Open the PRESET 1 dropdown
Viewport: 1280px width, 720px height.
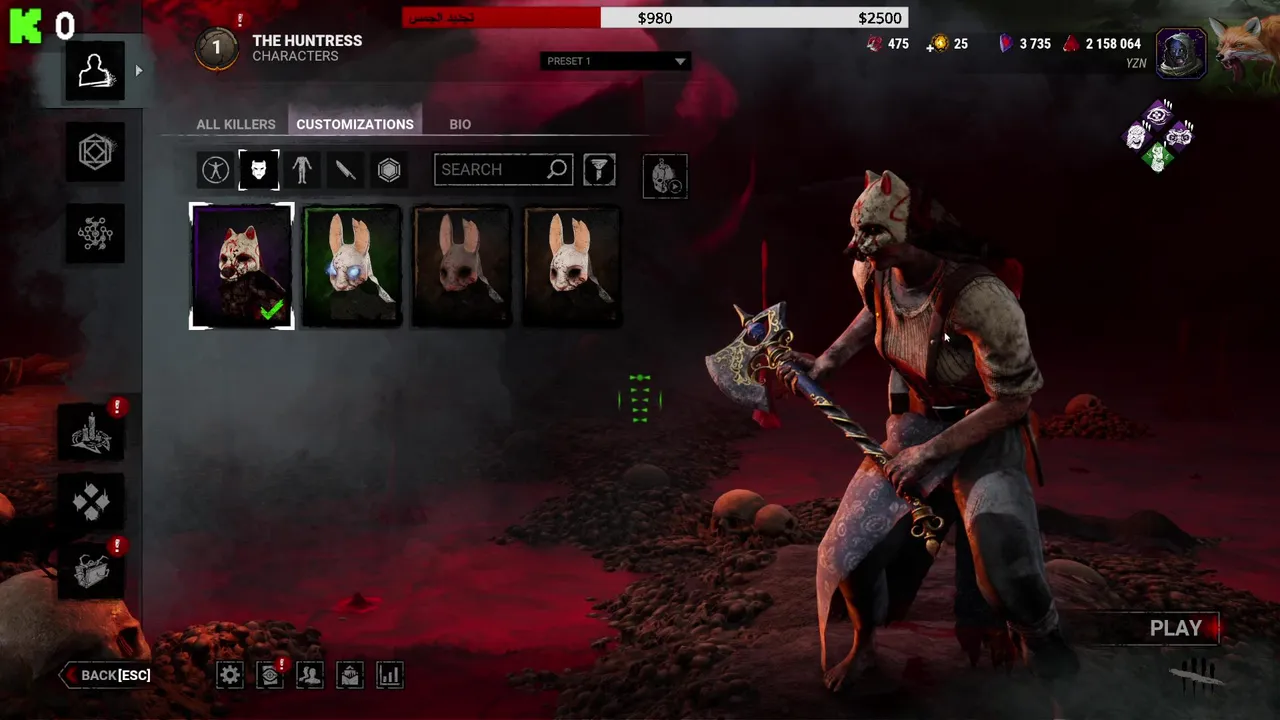pos(615,61)
